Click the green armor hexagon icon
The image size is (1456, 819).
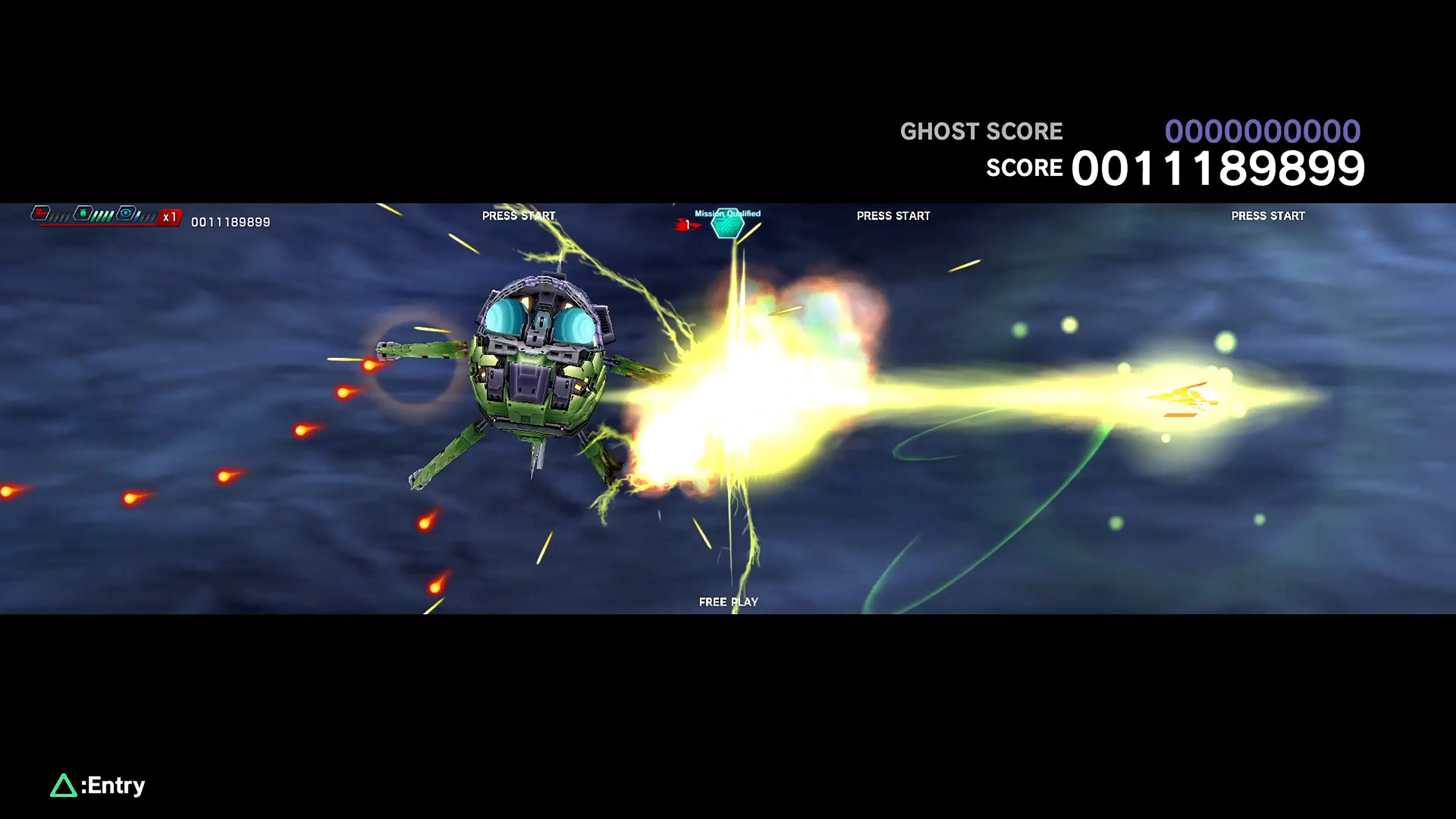click(x=83, y=213)
